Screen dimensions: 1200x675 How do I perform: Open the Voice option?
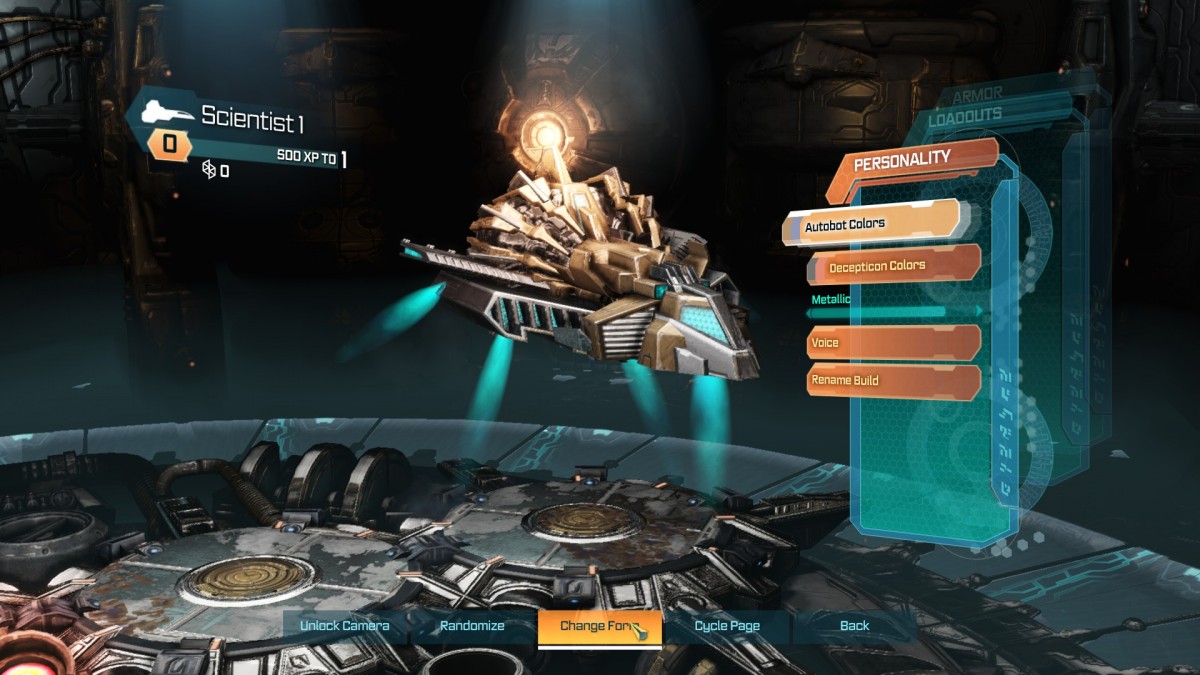tap(892, 343)
